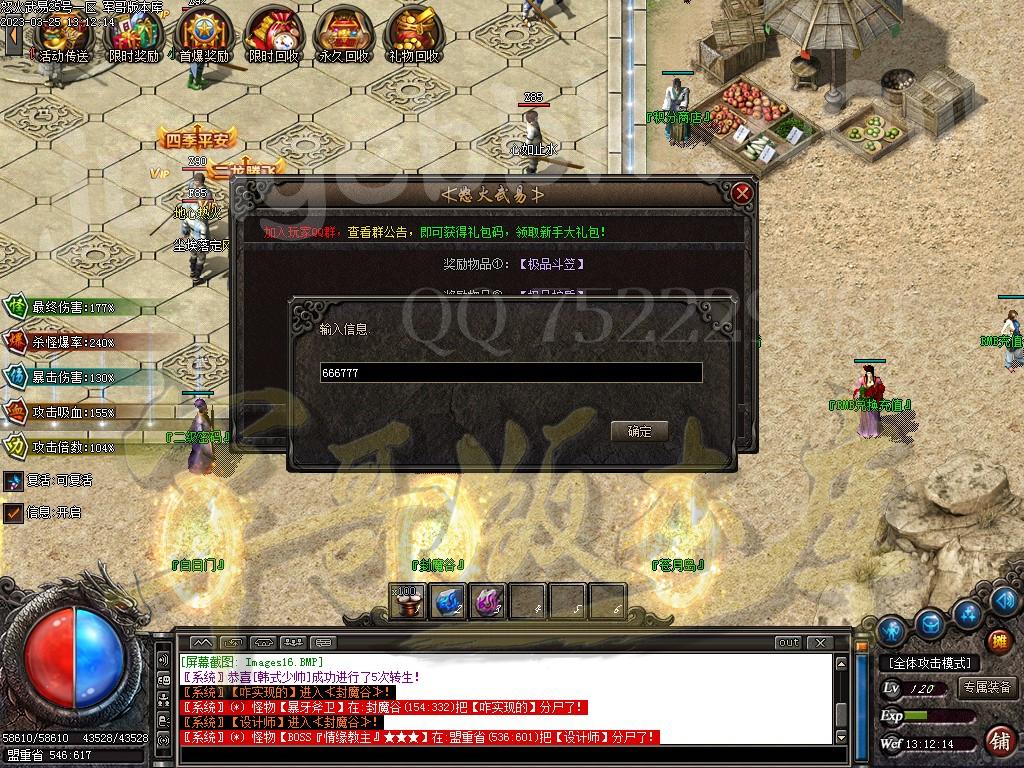Close the dialog with the red X
The height and width of the screenshot is (768, 1024).
[x=741, y=193]
